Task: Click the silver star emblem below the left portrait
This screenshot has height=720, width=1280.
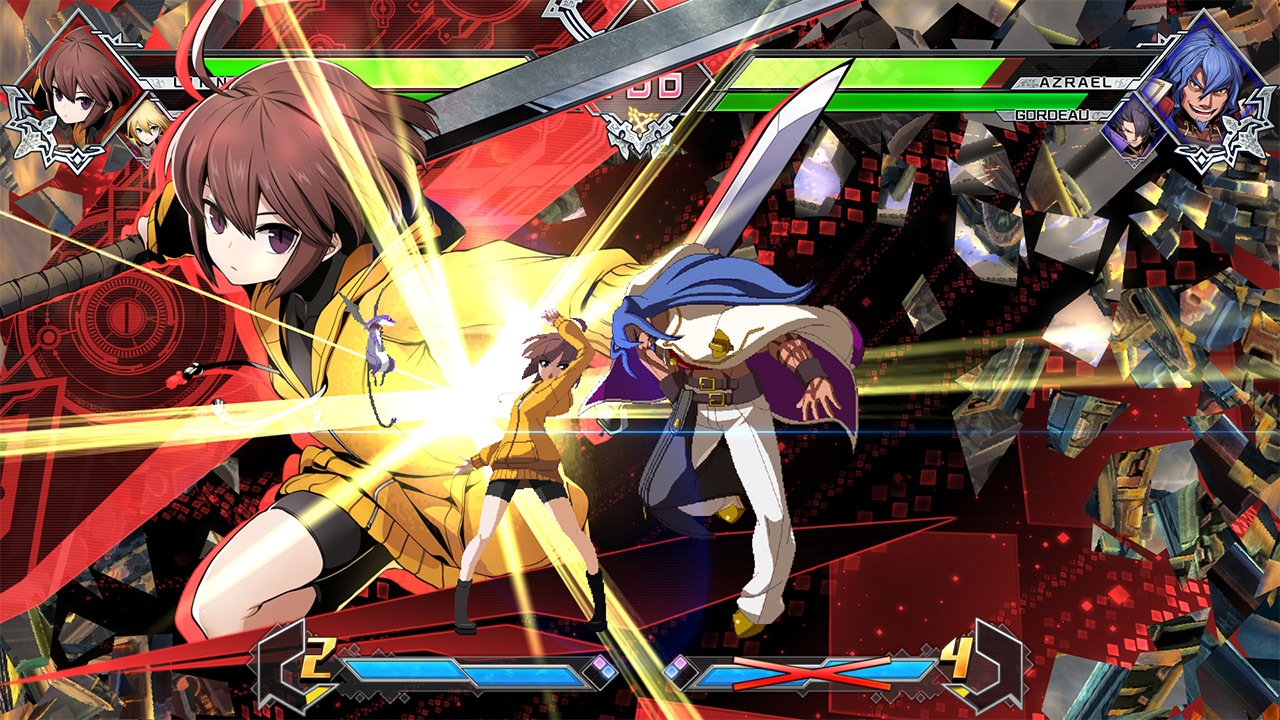Action: pos(33,135)
